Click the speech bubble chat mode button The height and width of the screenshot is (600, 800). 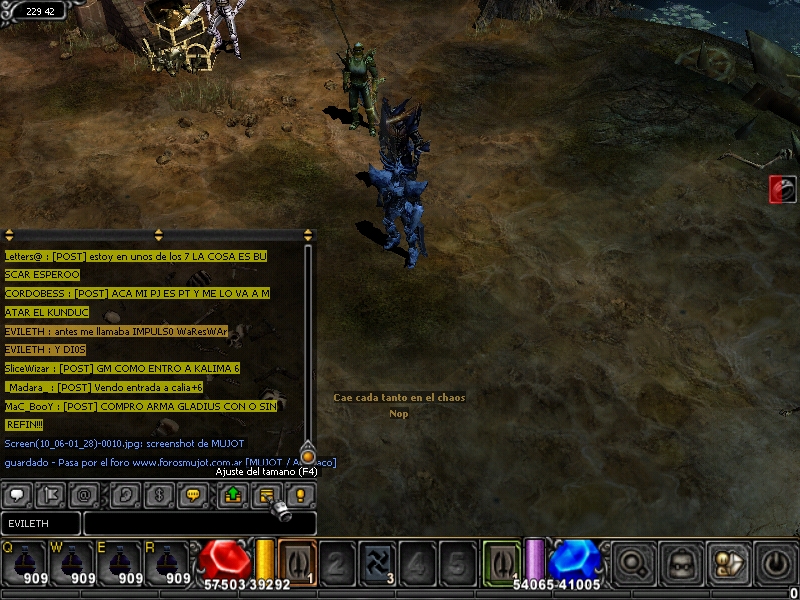point(17,495)
